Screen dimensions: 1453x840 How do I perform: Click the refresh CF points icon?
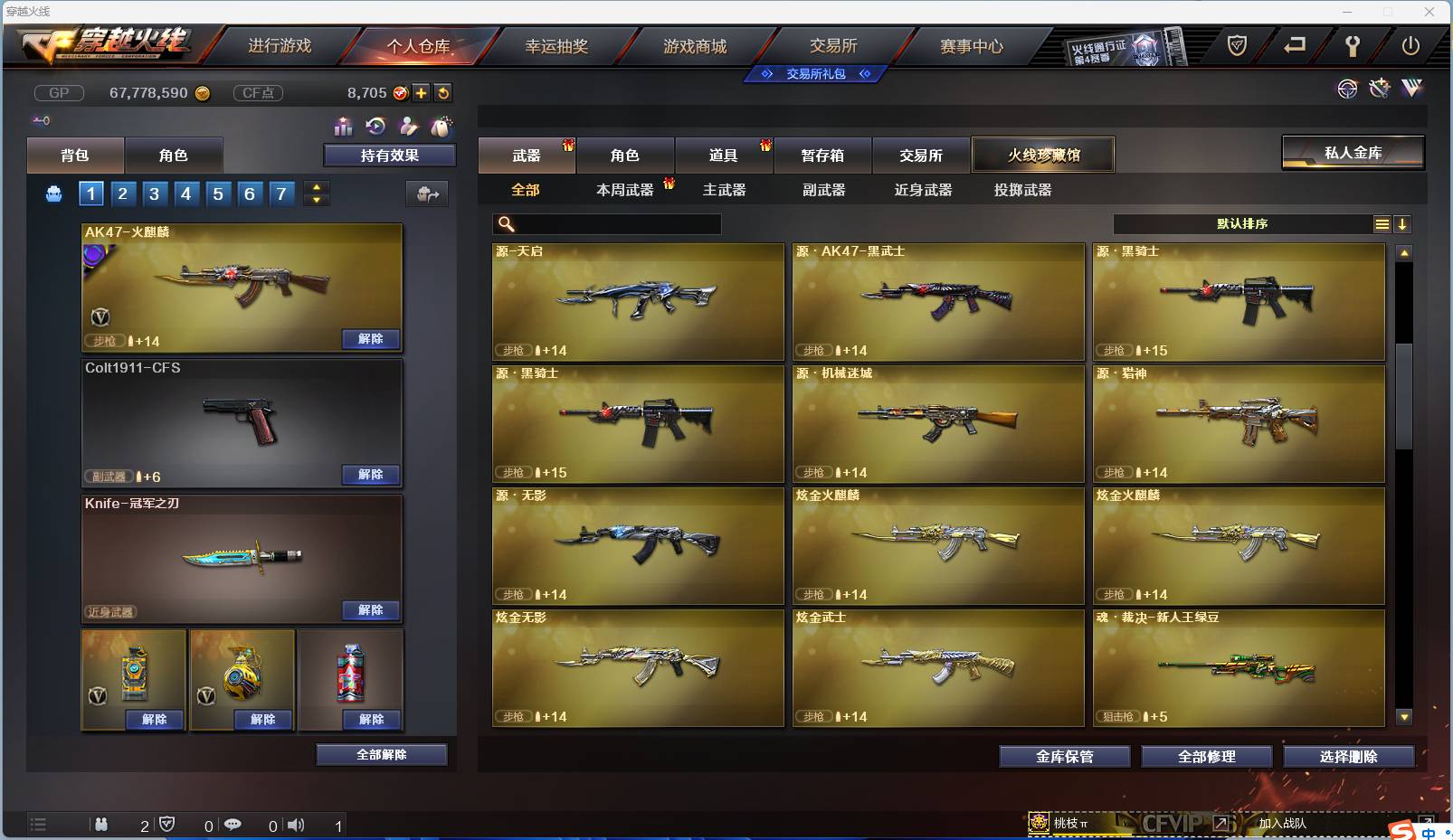(x=443, y=92)
